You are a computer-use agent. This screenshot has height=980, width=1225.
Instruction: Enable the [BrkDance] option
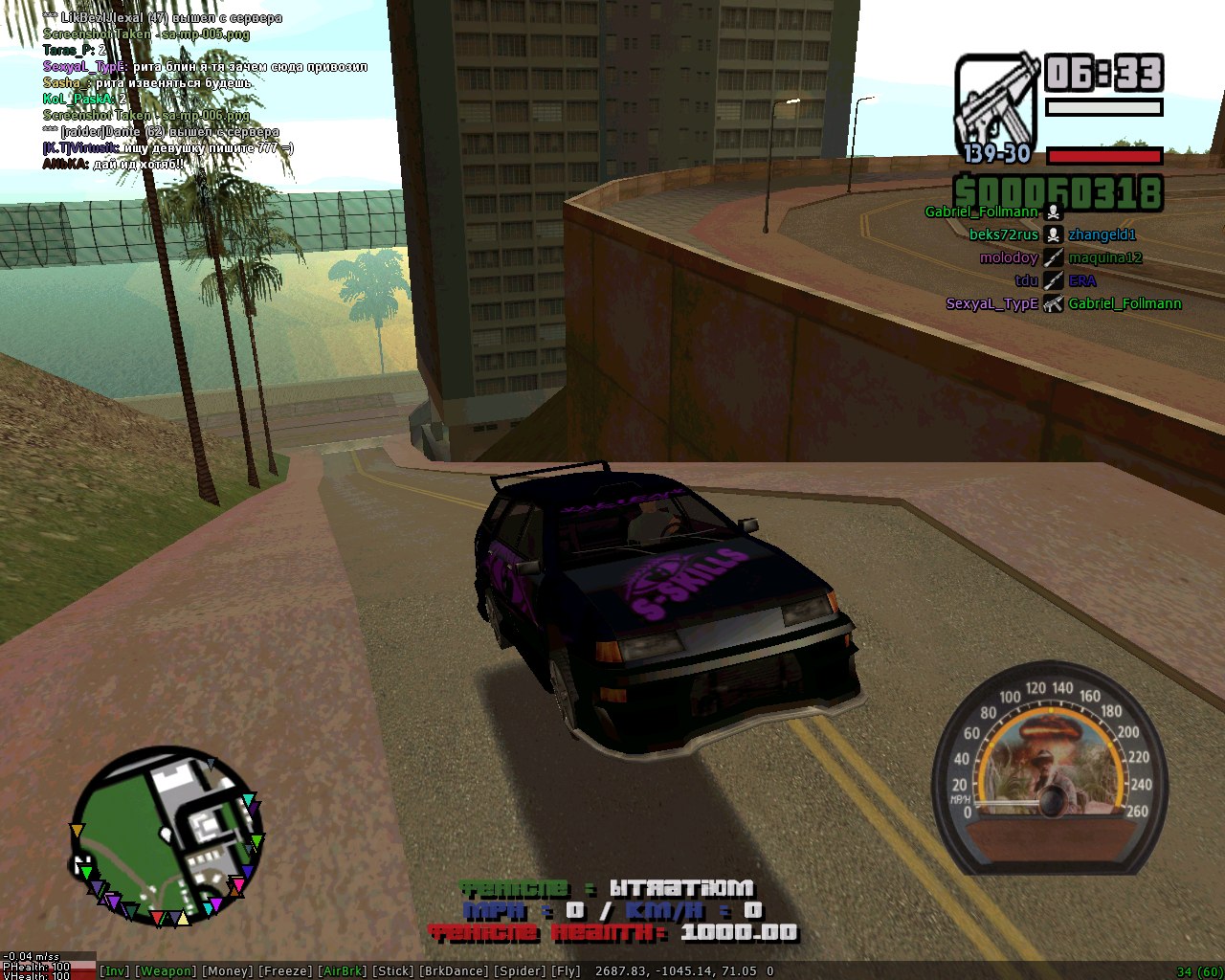(x=453, y=970)
